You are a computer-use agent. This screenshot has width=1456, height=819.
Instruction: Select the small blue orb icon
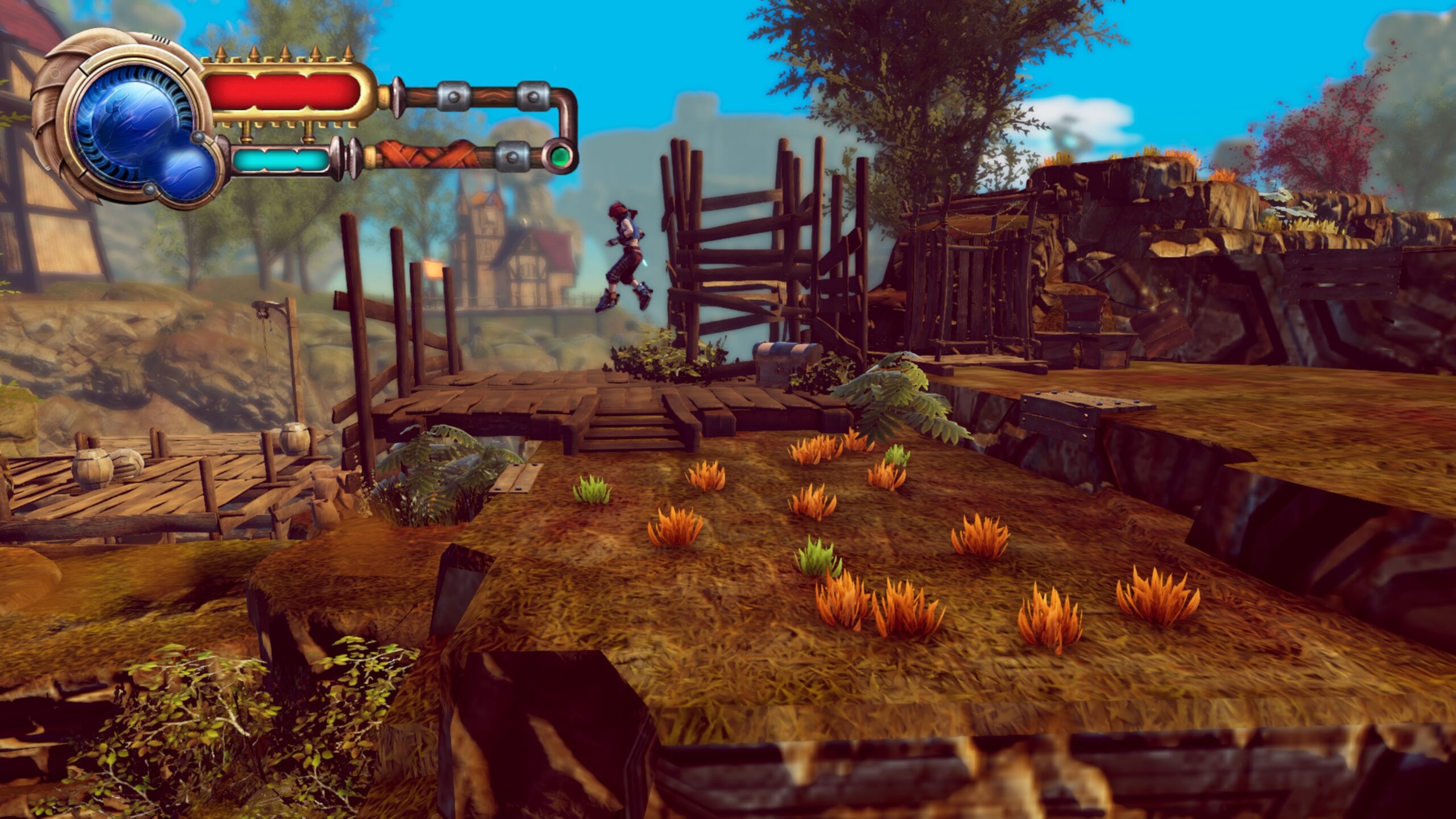click(185, 171)
